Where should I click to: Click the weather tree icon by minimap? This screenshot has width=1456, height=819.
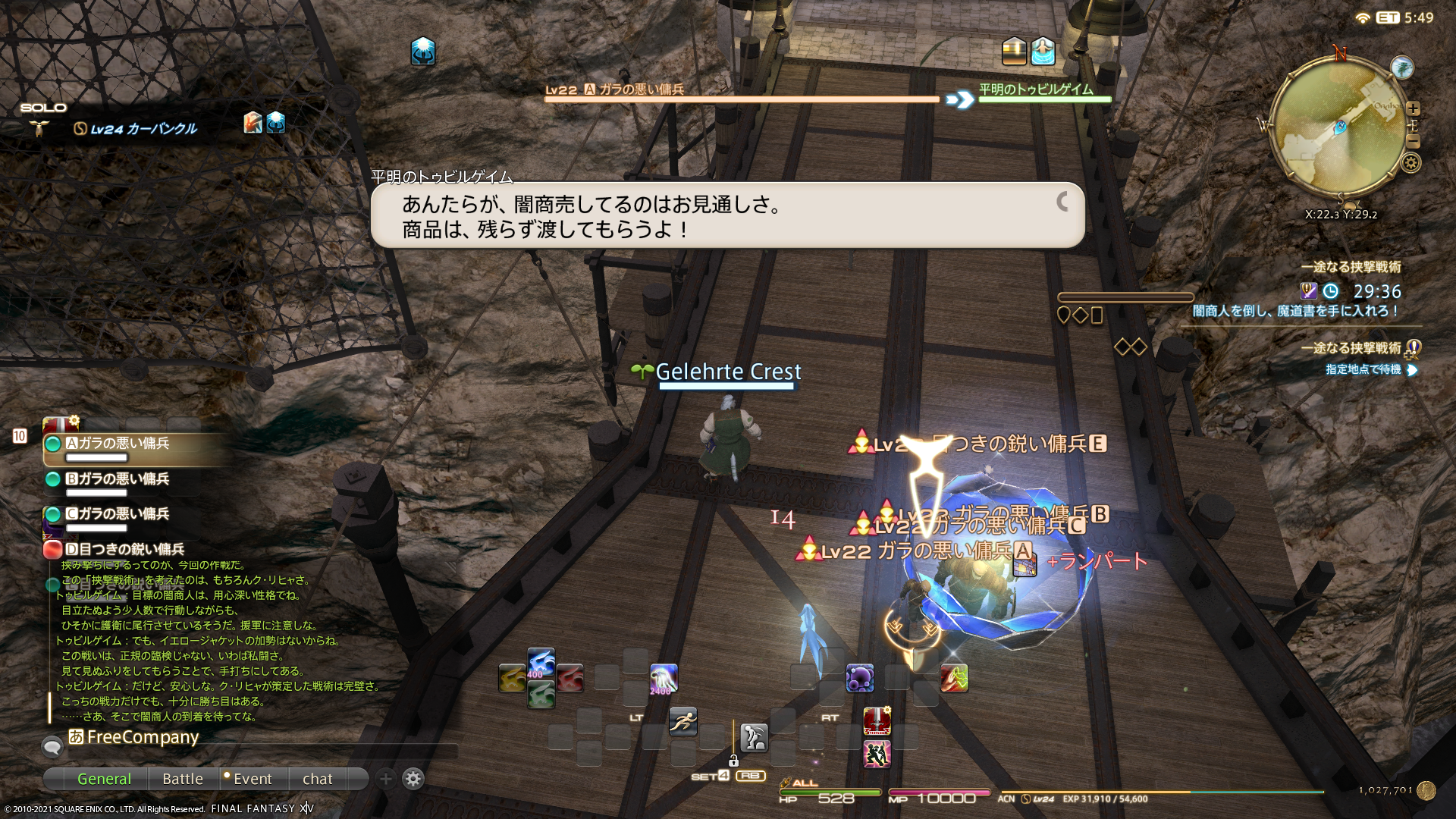[x=1402, y=67]
